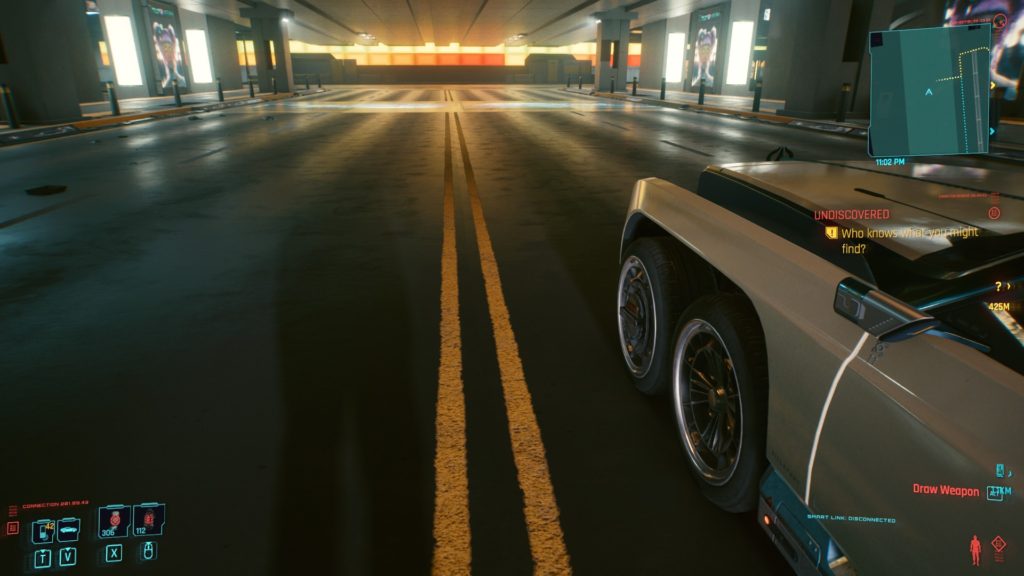Viewport: 1024px width, 576px height.
Task: Use the consumable slot showing 306
Action: point(114,520)
